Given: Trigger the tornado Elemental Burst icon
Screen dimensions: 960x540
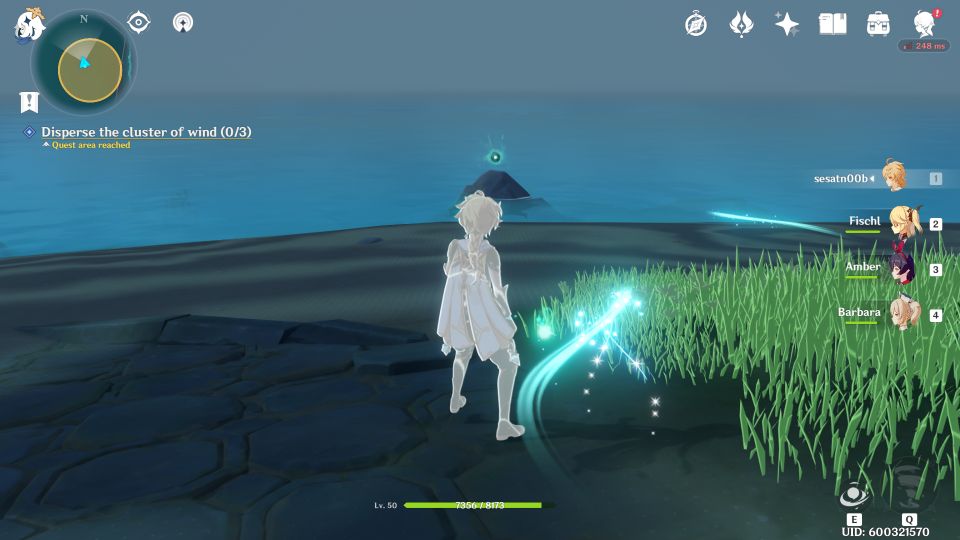Looking at the screenshot, I should 909,485.
